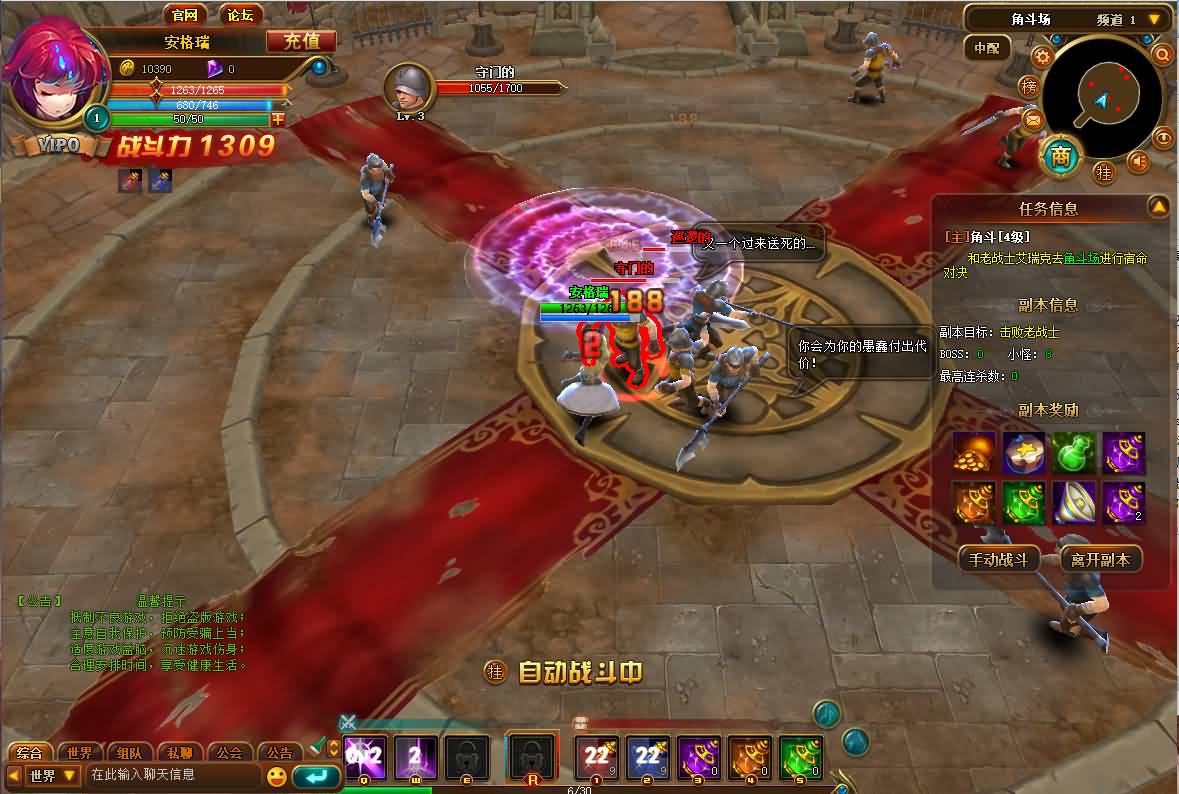Open the 榜 ranking button
1179x794 pixels.
[1029, 87]
